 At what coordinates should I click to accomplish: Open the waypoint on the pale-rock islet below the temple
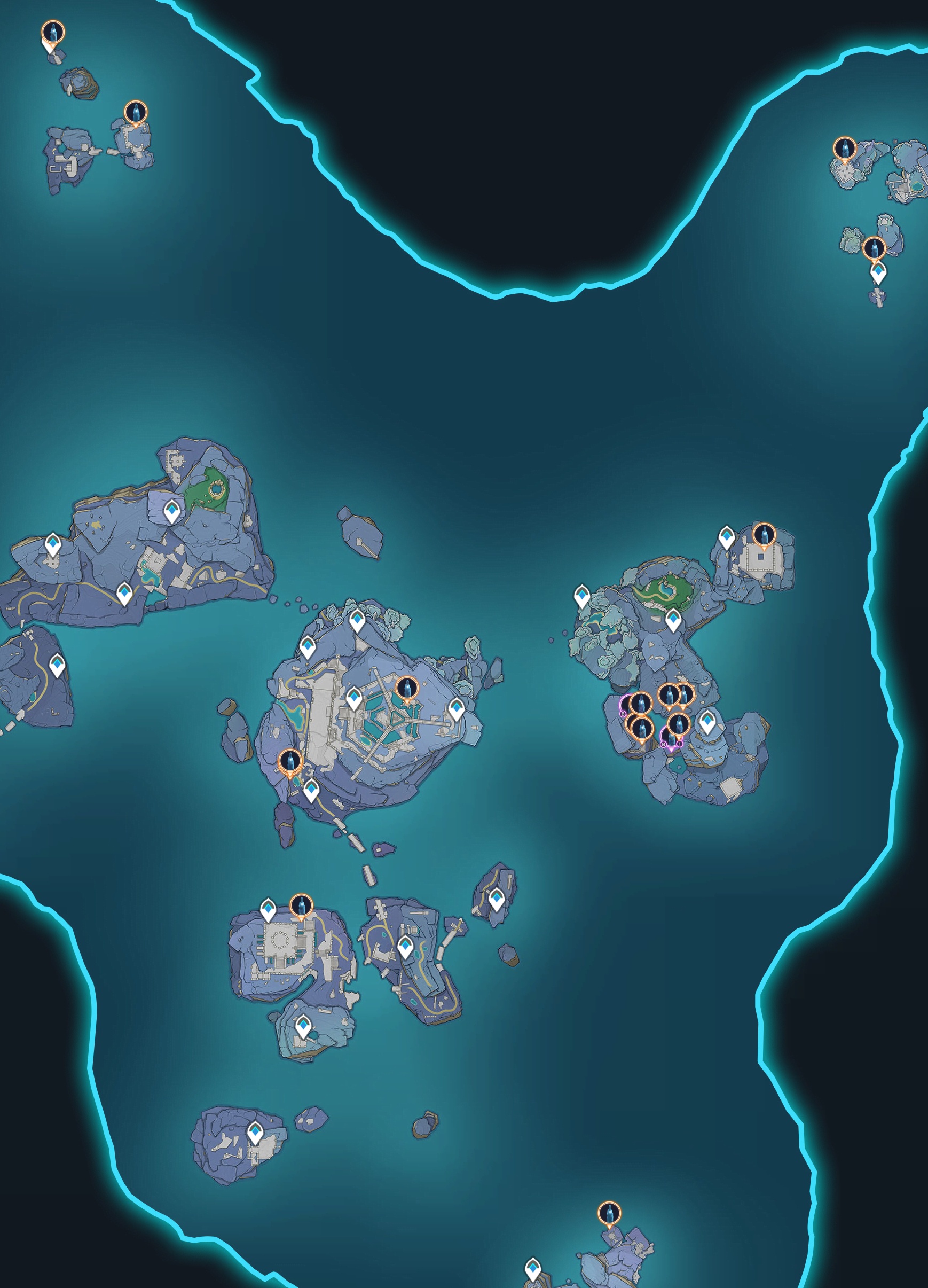[x=303, y=1025]
